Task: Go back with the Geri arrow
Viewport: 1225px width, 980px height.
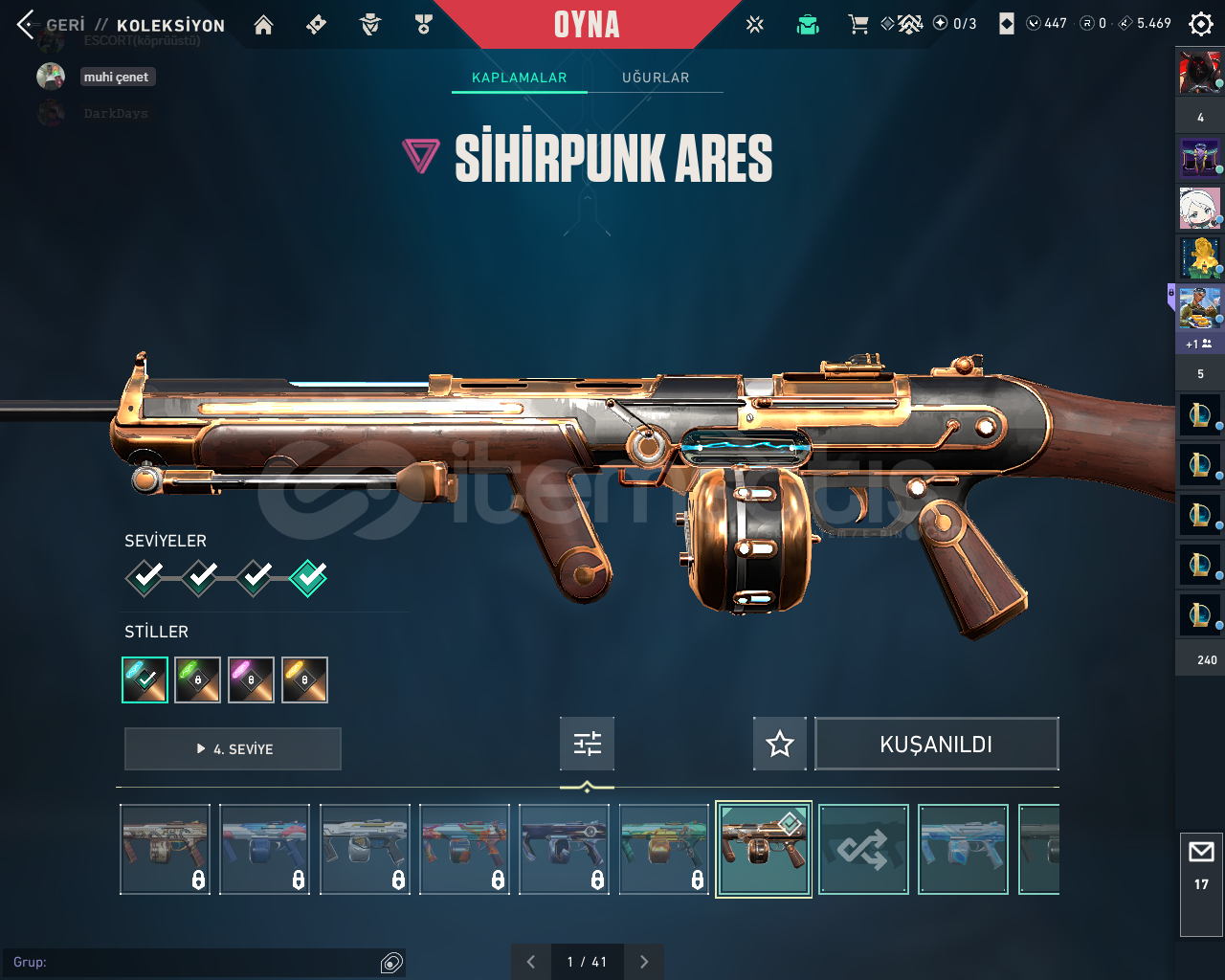Action: (x=26, y=25)
